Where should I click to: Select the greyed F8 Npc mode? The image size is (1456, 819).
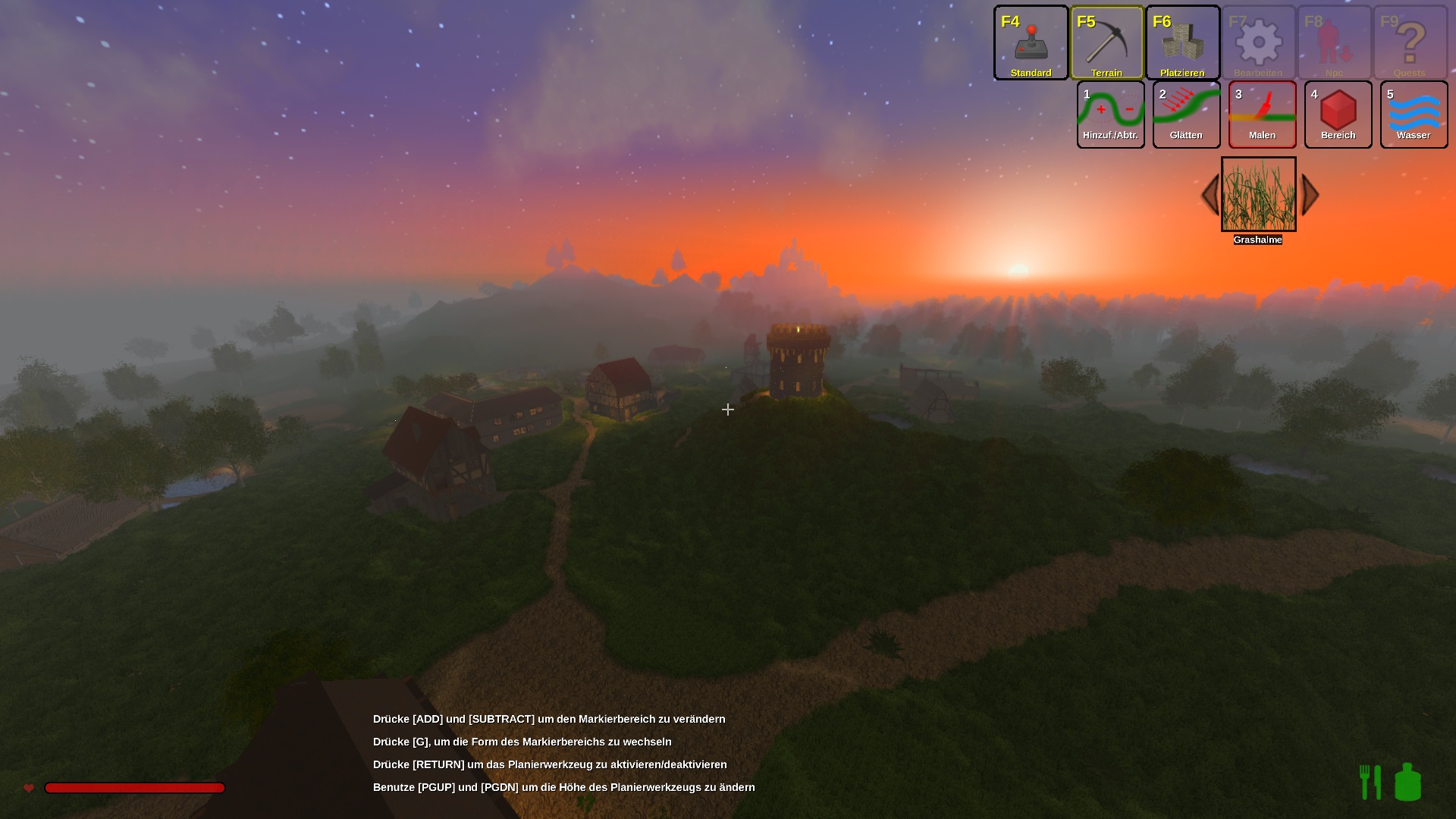coord(1334,42)
